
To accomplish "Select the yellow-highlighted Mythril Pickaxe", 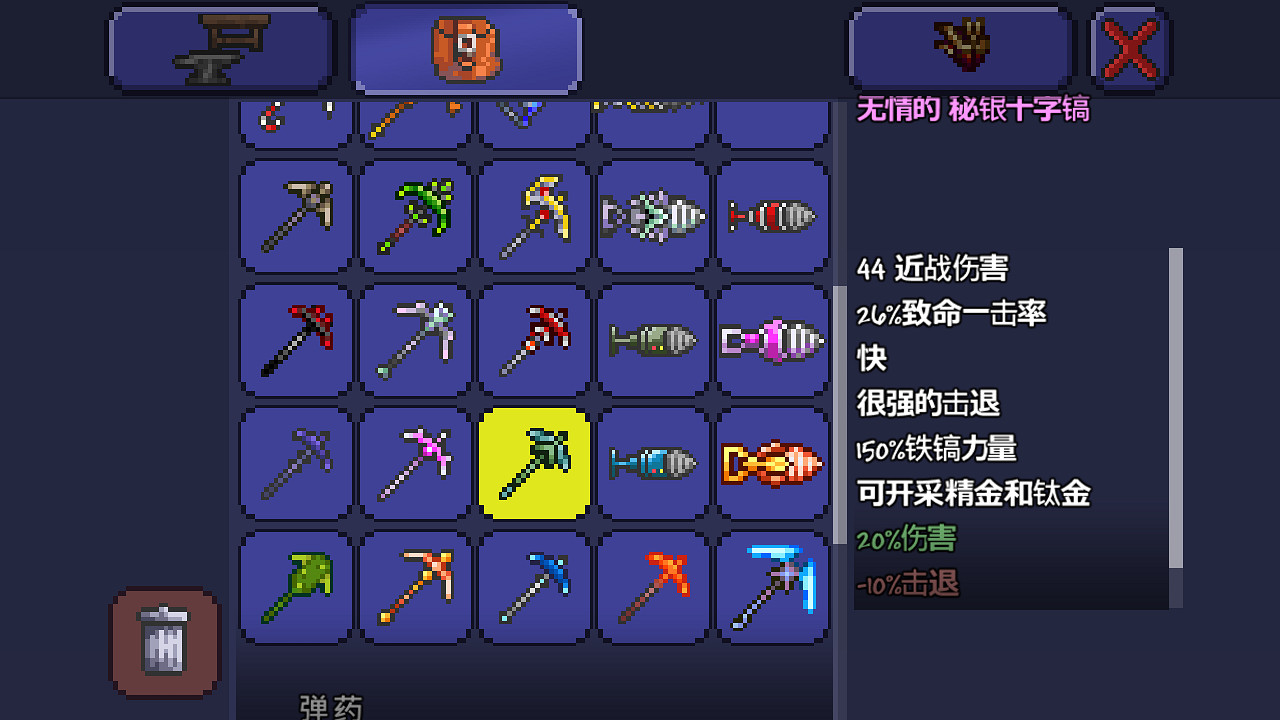I will [x=533, y=463].
